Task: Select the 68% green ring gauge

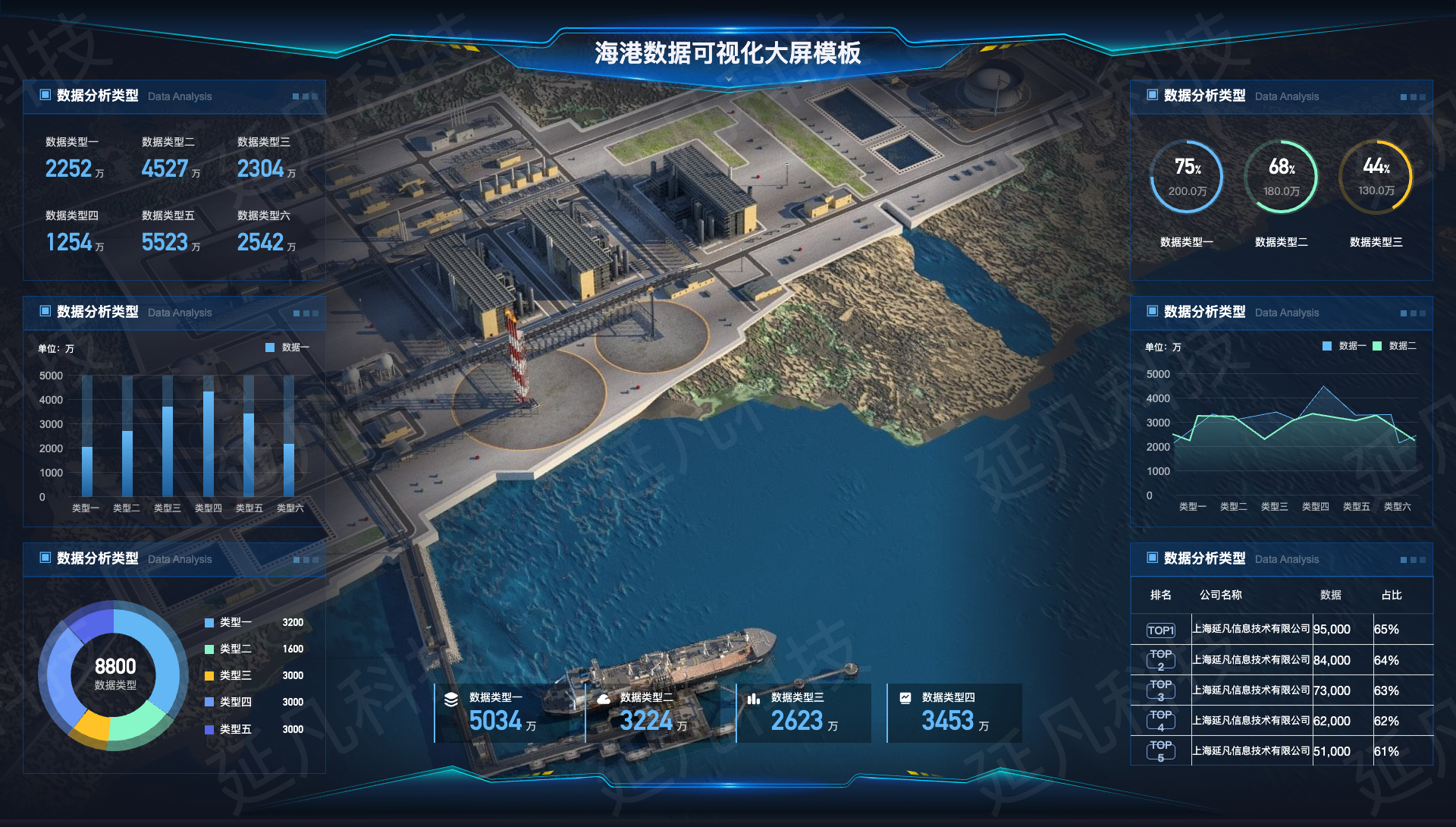Action: coord(1282,178)
